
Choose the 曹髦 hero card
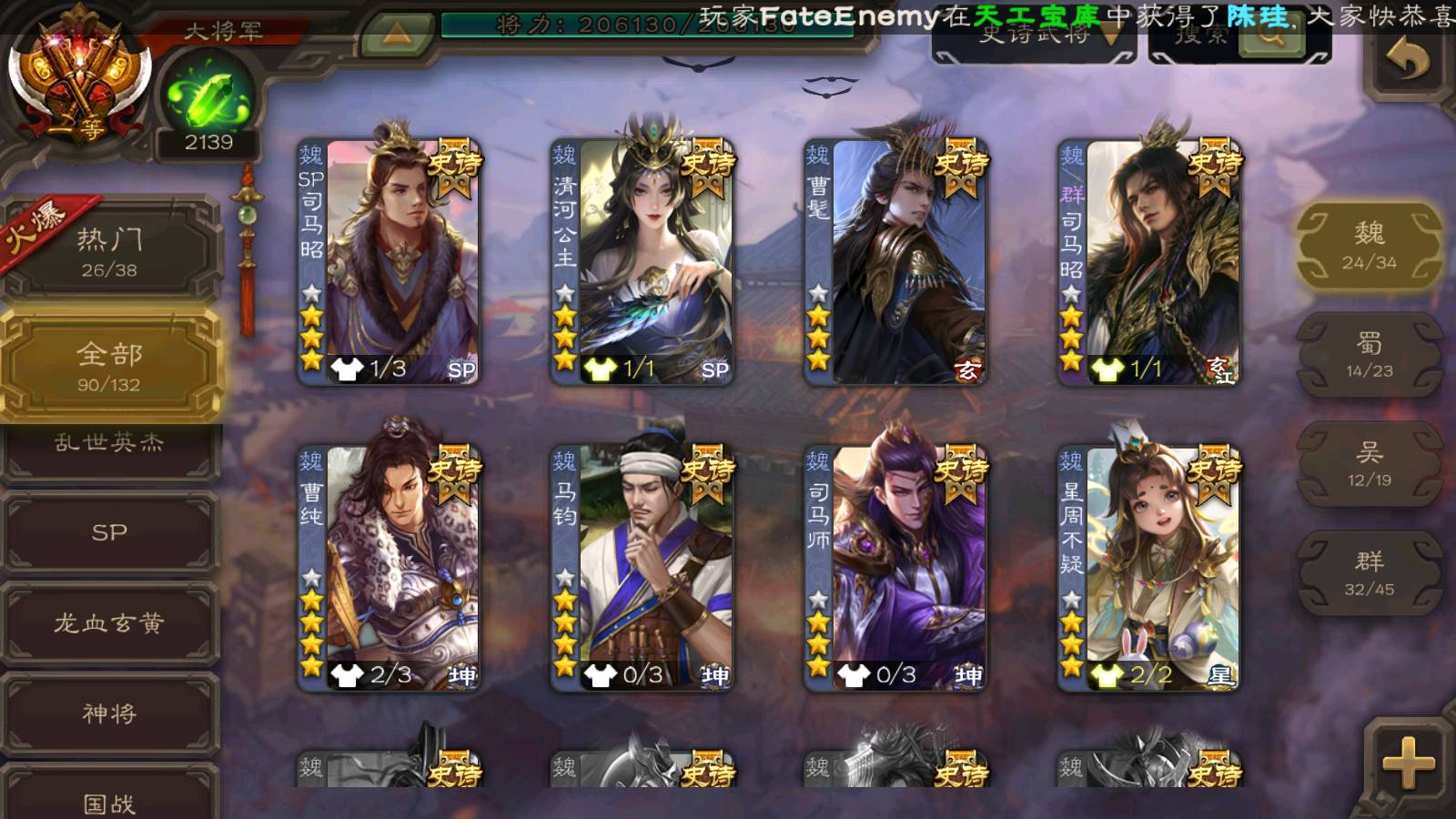895,262
